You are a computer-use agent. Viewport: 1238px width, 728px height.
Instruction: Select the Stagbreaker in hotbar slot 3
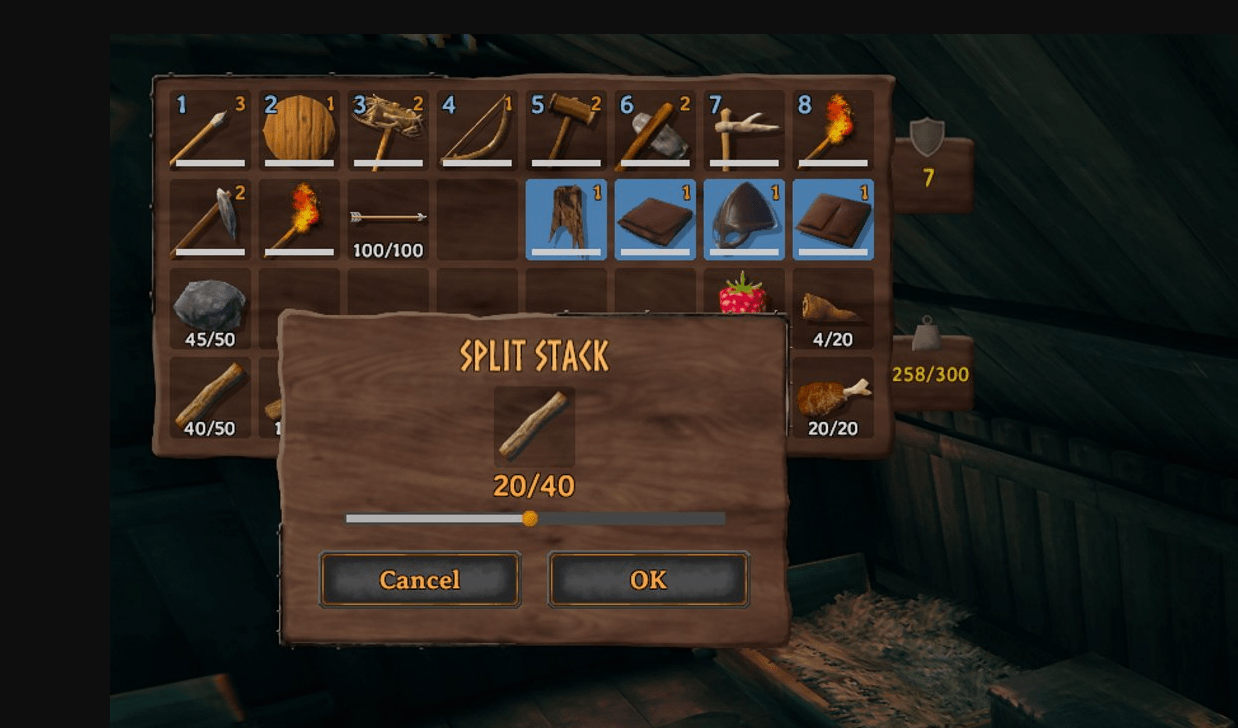[388, 130]
